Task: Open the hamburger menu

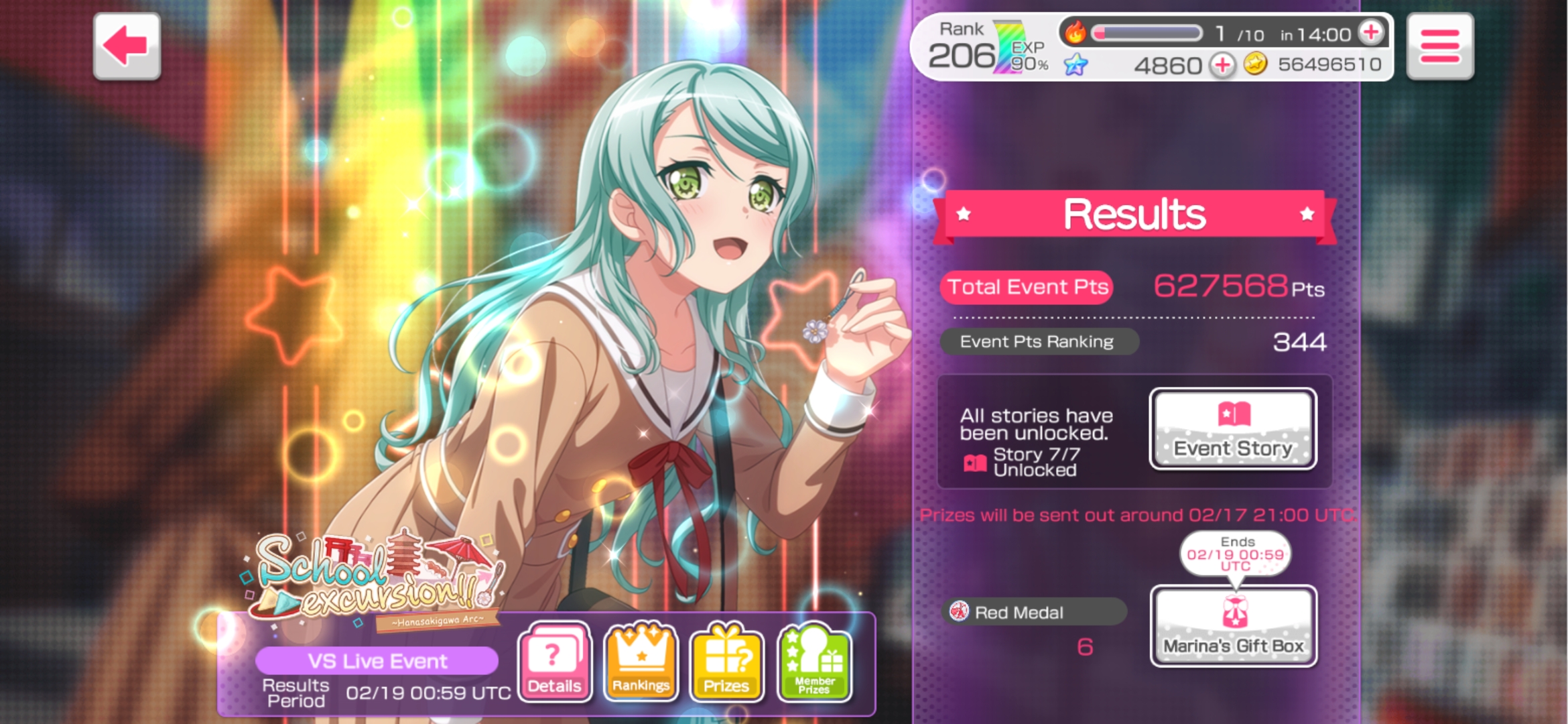Action: (x=1439, y=46)
